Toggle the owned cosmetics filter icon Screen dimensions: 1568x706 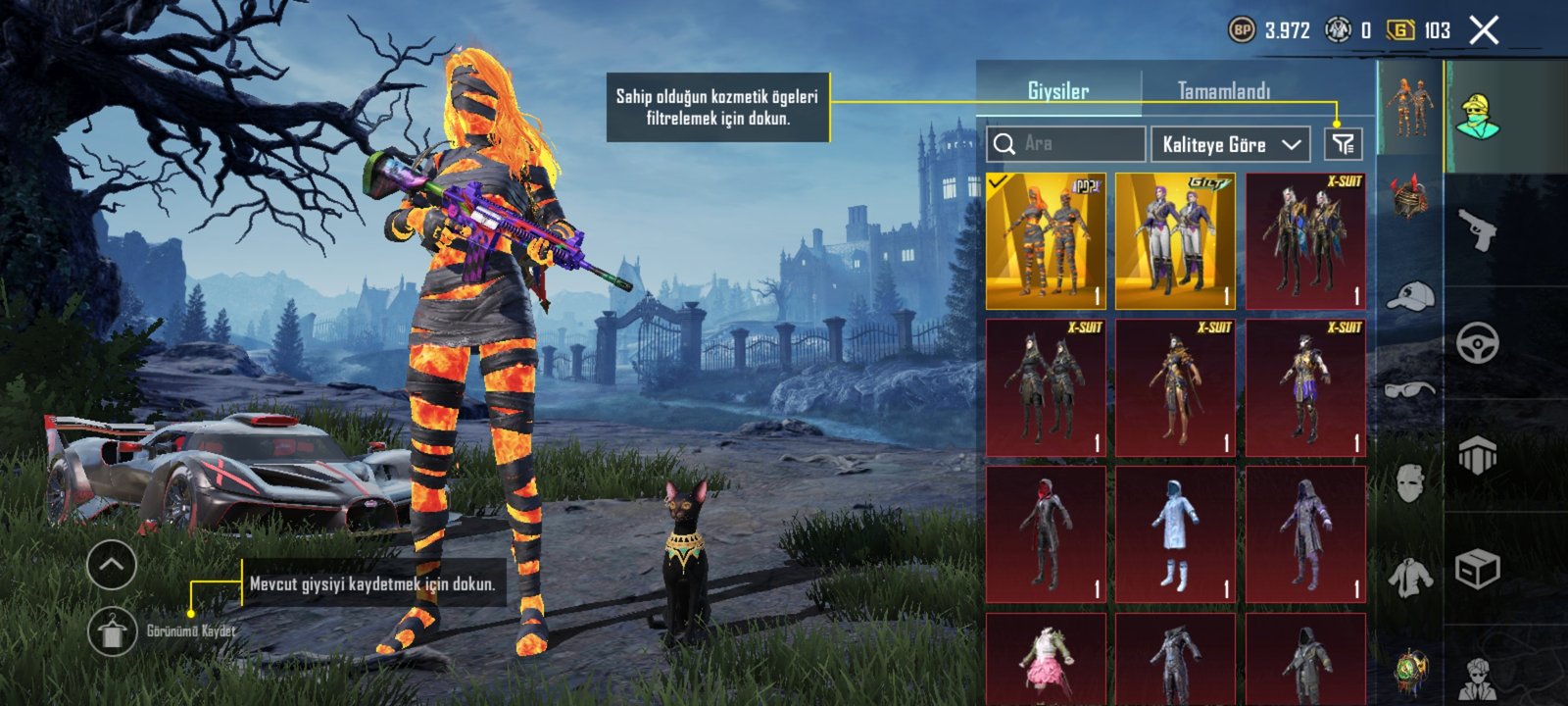[1343, 144]
